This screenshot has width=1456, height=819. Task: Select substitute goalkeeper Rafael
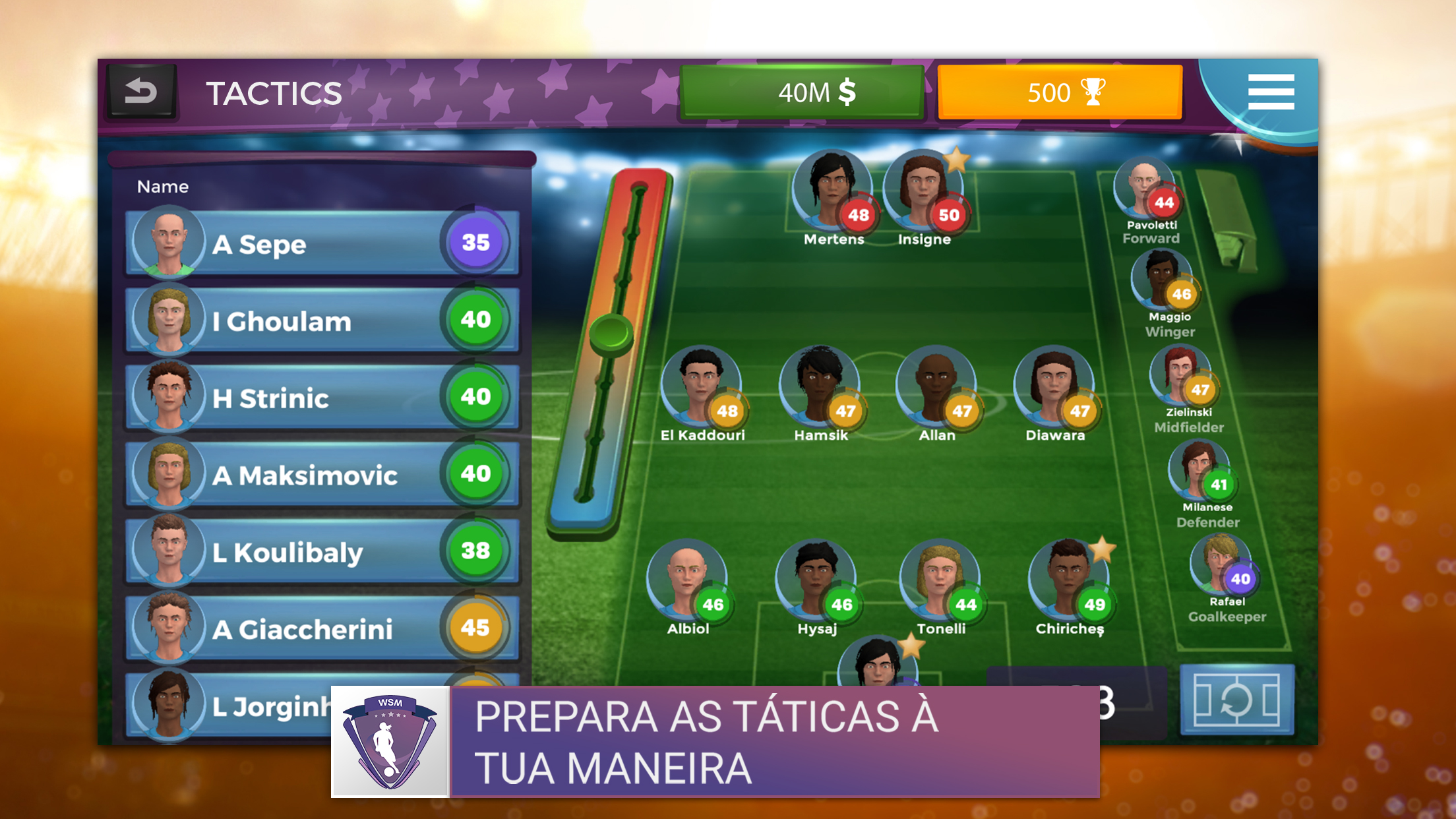(1221, 567)
